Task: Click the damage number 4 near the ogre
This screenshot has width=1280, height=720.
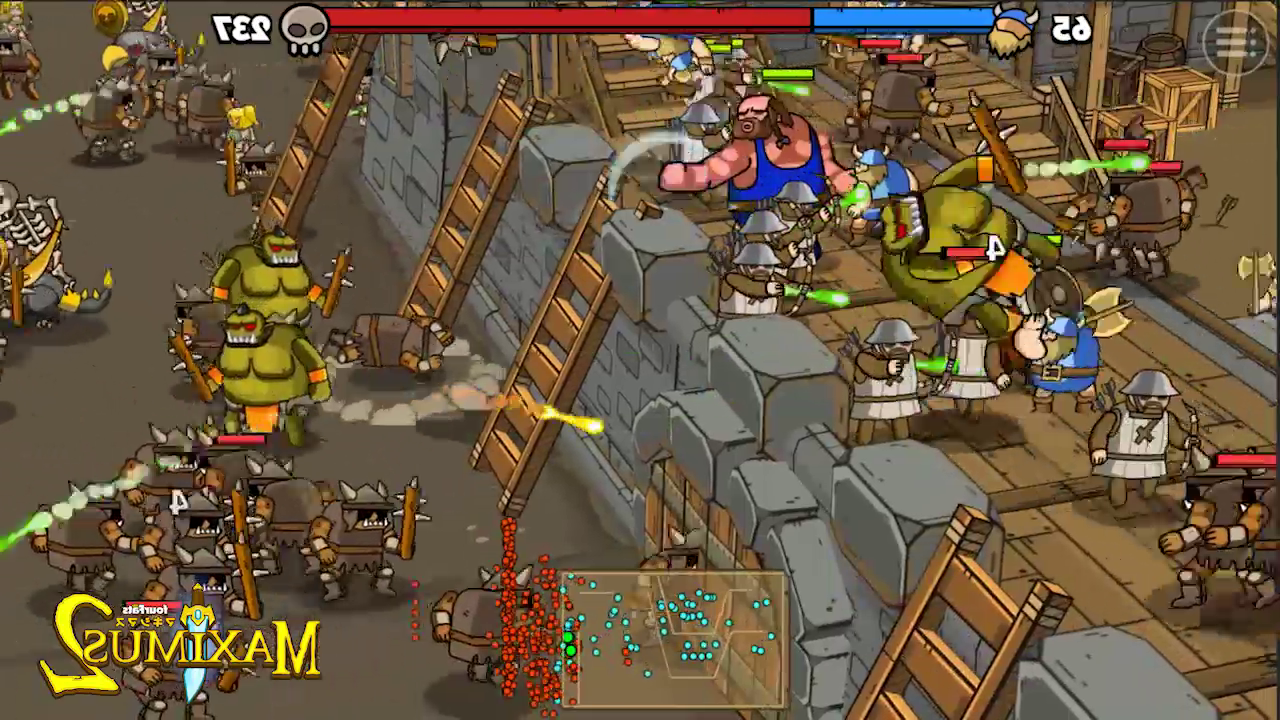Action: (993, 250)
